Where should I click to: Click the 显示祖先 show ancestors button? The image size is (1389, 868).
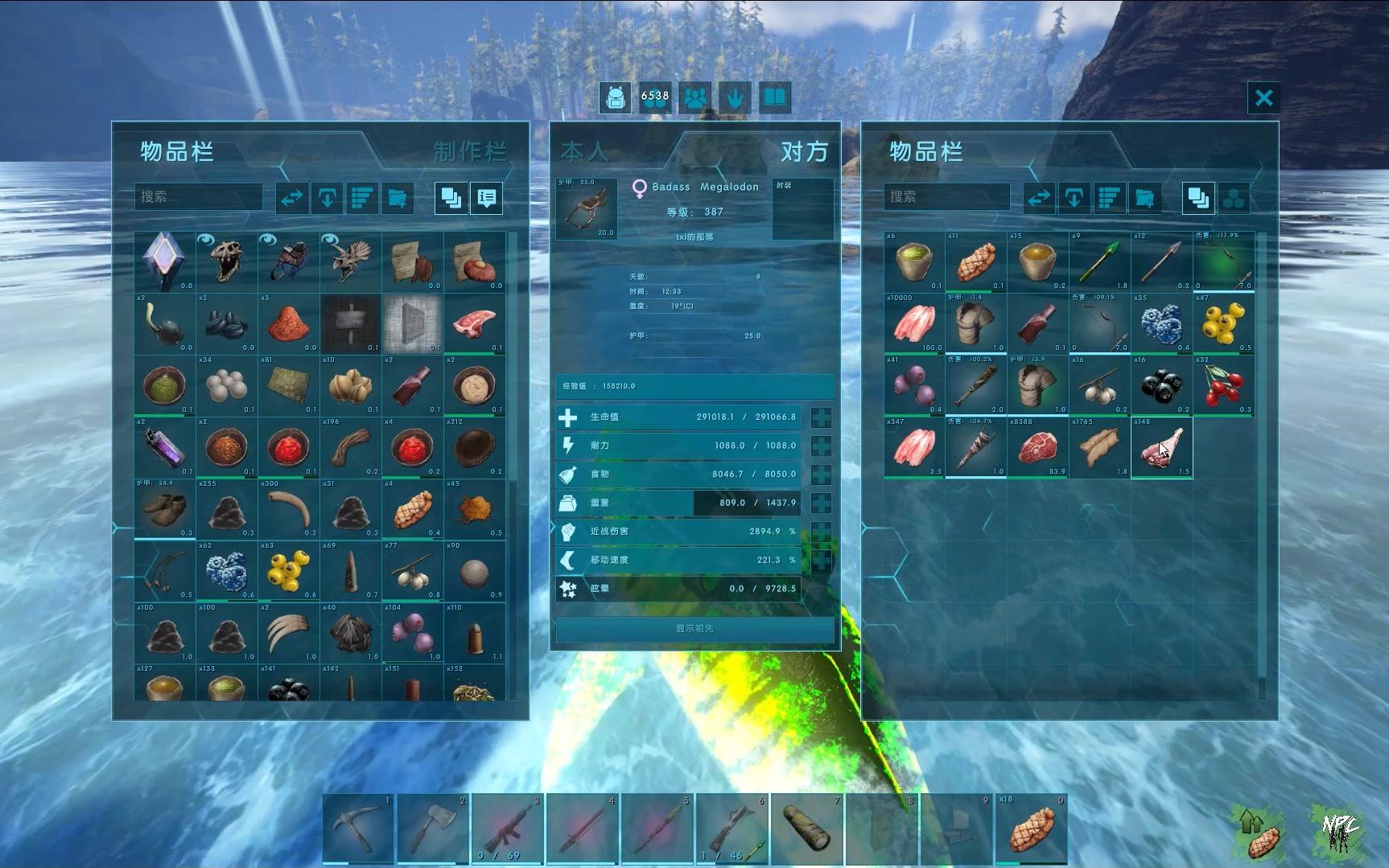click(x=694, y=628)
